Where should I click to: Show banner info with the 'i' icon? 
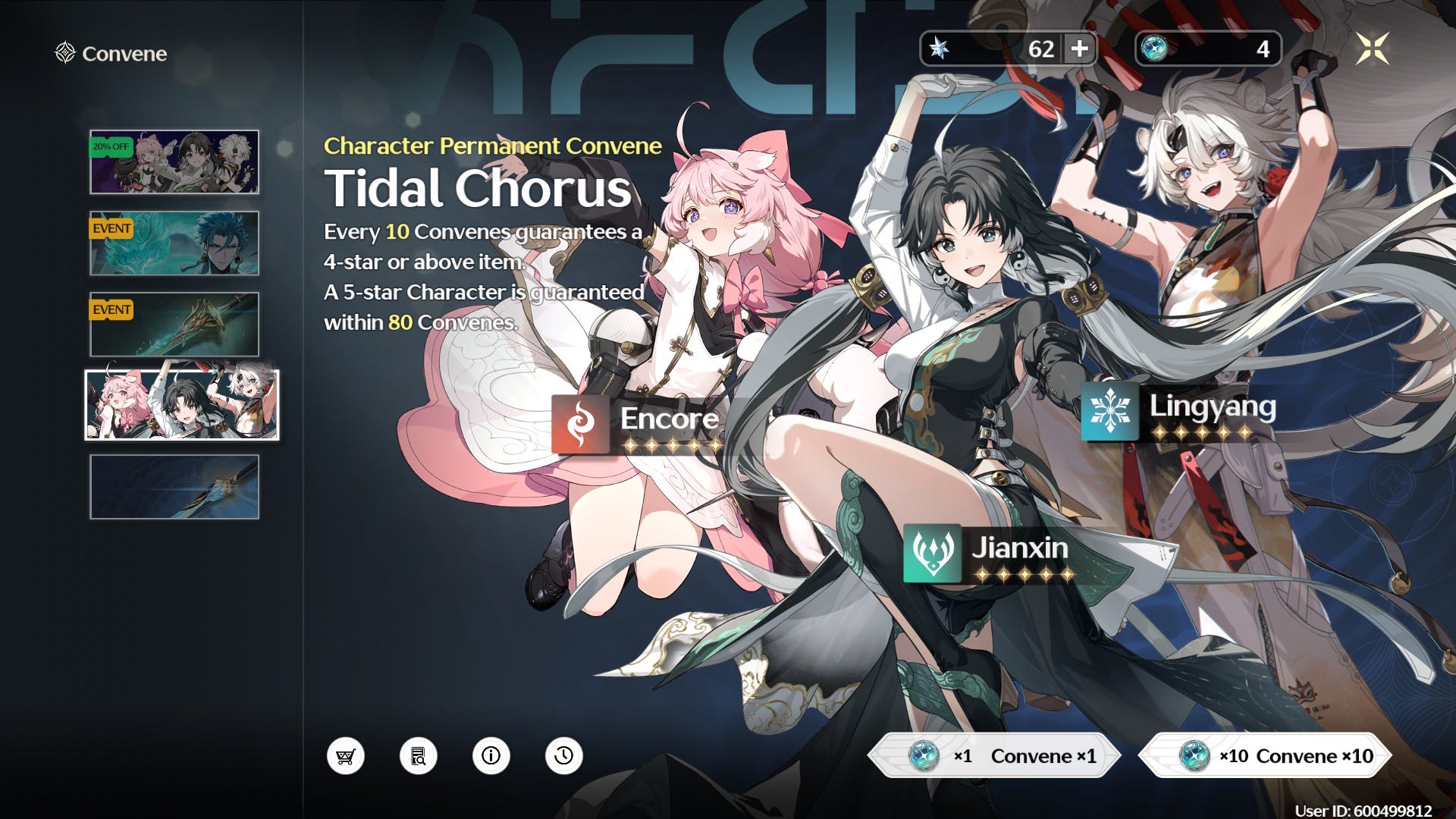pyautogui.click(x=491, y=756)
